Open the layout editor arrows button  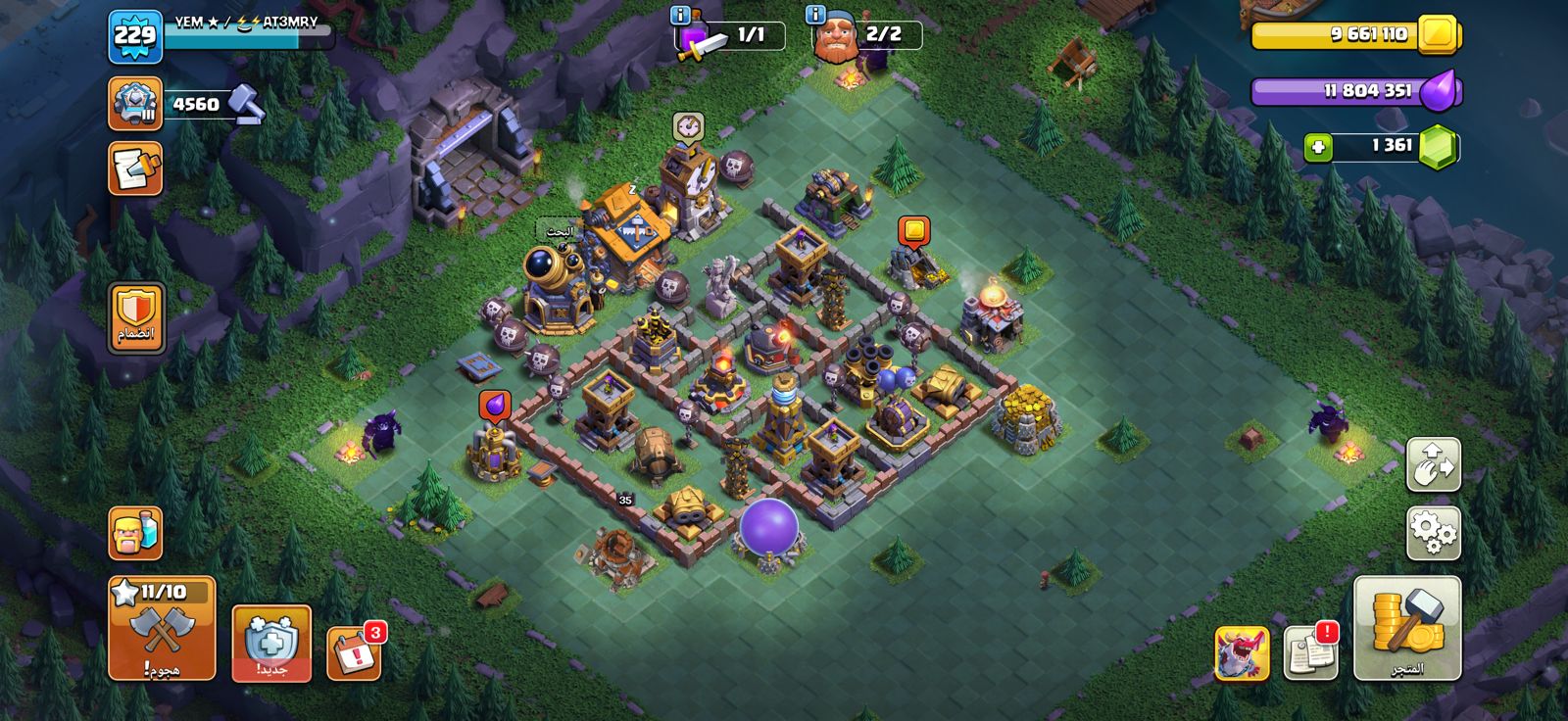1433,464
